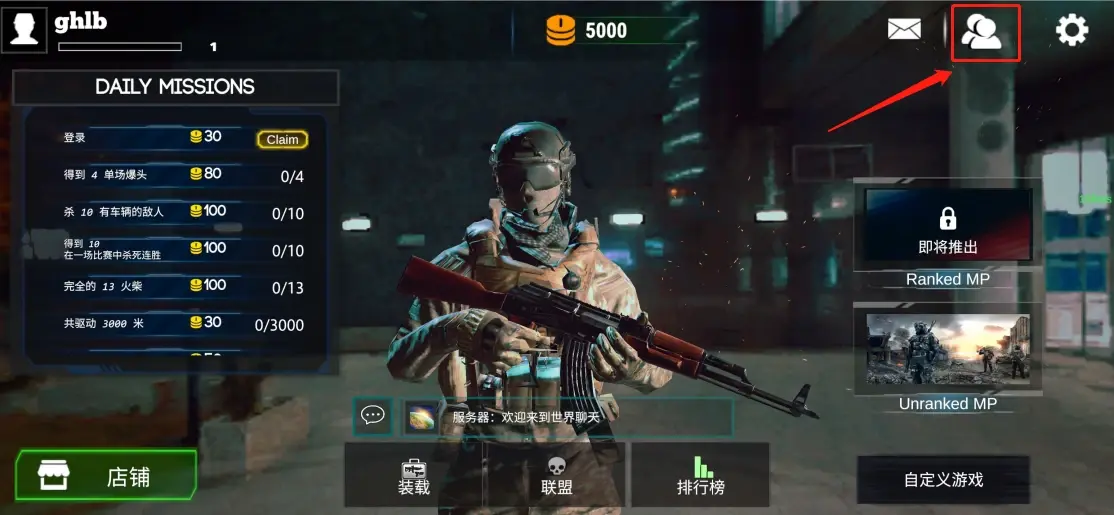The width and height of the screenshot is (1114, 515).
Task: Open the 联盟 alliance menu
Action: pos(557,476)
